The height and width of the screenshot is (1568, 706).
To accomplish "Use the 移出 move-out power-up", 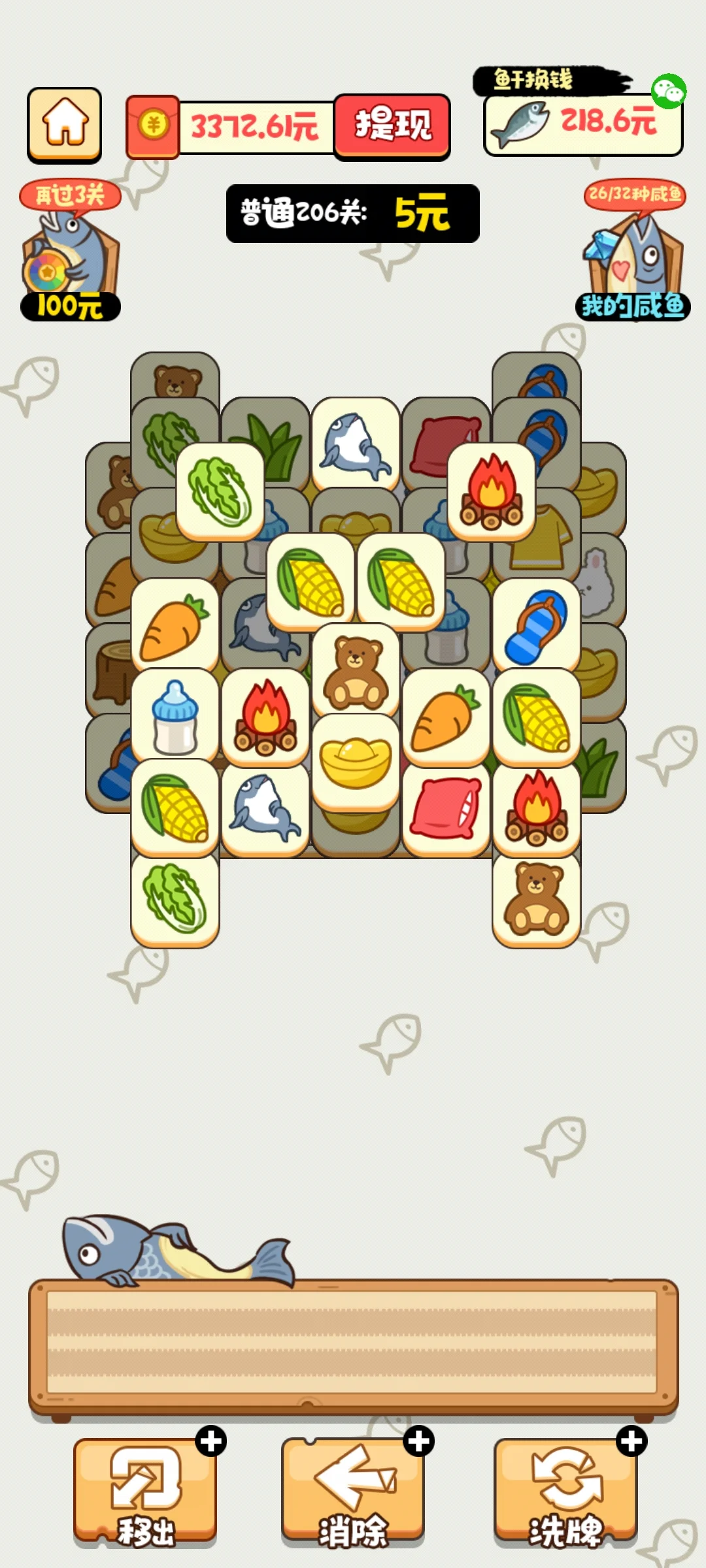I will (145, 1491).
